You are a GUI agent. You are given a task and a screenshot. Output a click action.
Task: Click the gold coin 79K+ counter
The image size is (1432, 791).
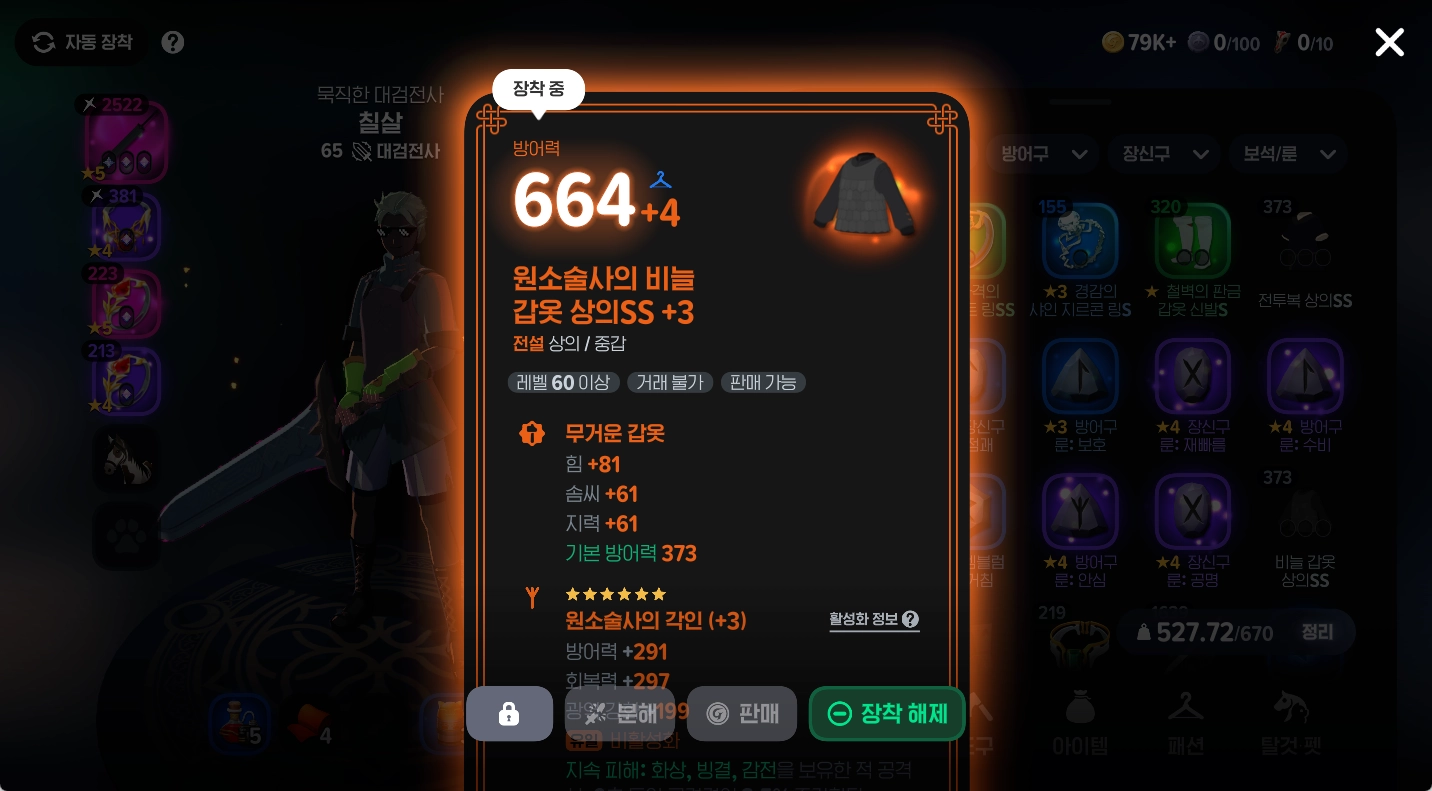click(x=1139, y=42)
